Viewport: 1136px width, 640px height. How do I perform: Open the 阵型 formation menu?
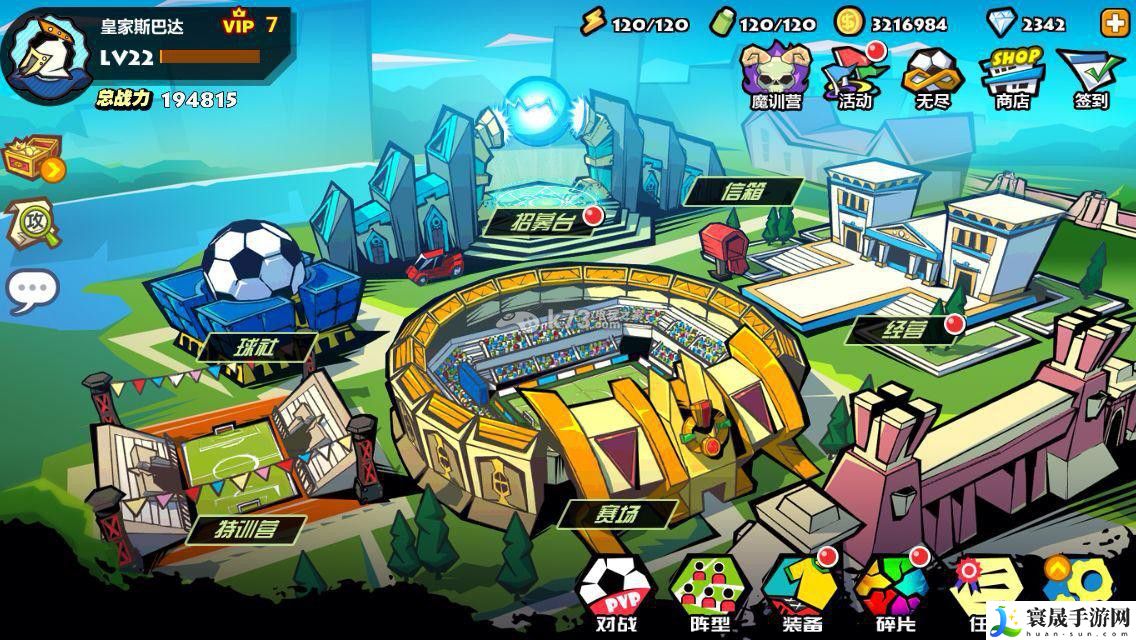[x=707, y=595]
